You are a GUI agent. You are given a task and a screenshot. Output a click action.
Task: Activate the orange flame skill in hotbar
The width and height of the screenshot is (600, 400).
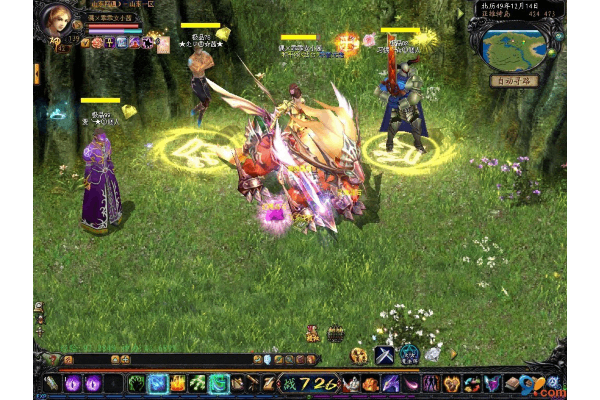click(178, 383)
